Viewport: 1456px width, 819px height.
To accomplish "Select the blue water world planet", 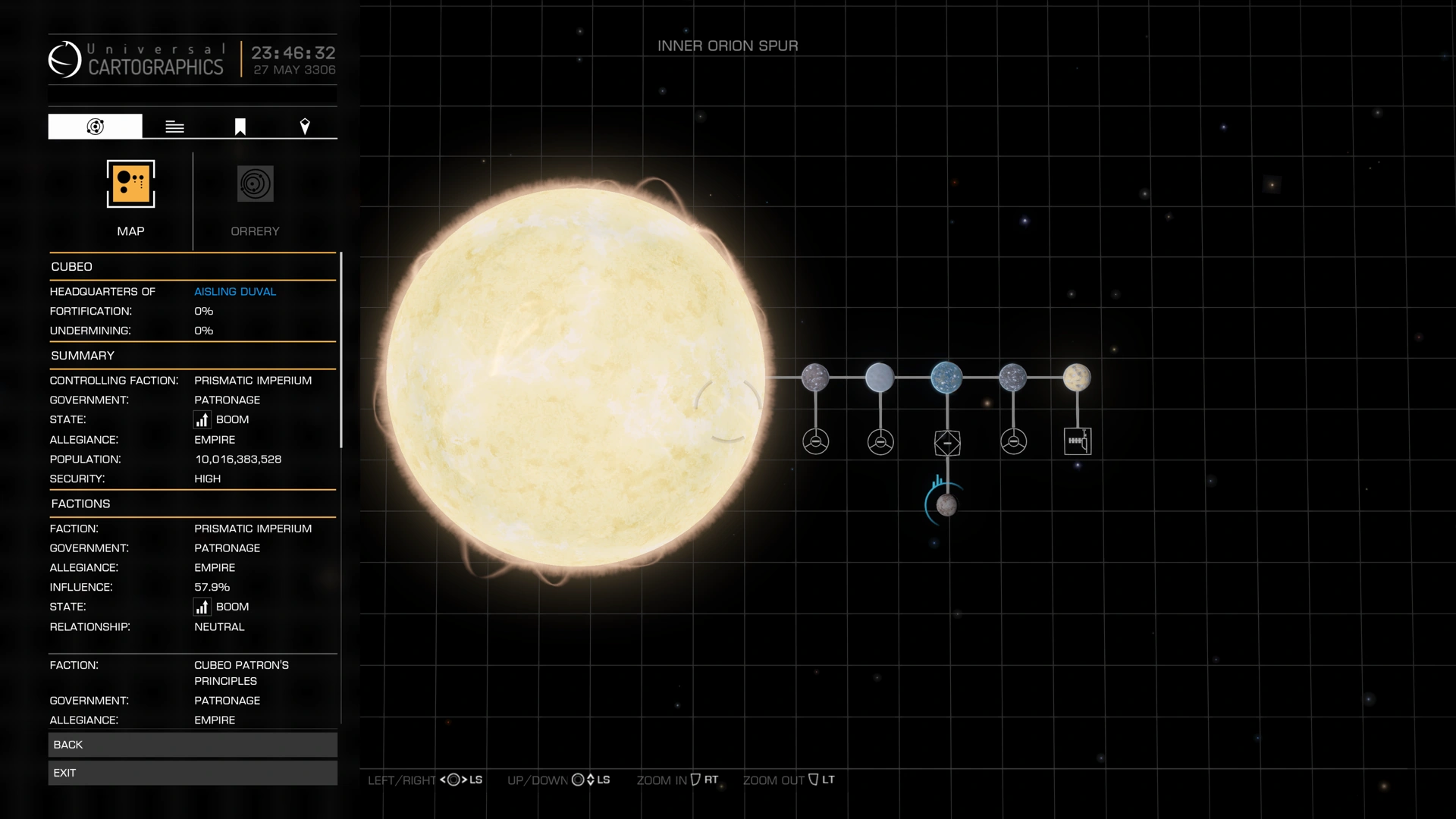I will point(946,377).
